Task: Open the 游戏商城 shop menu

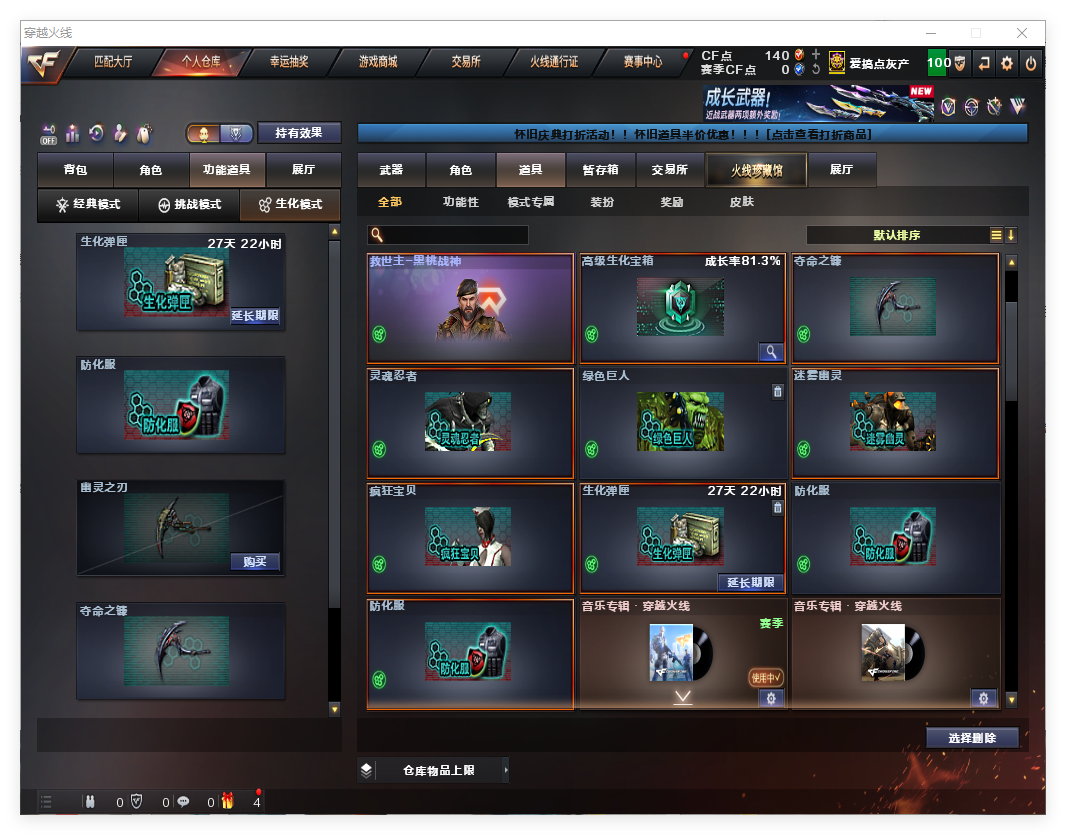Action: coord(378,62)
